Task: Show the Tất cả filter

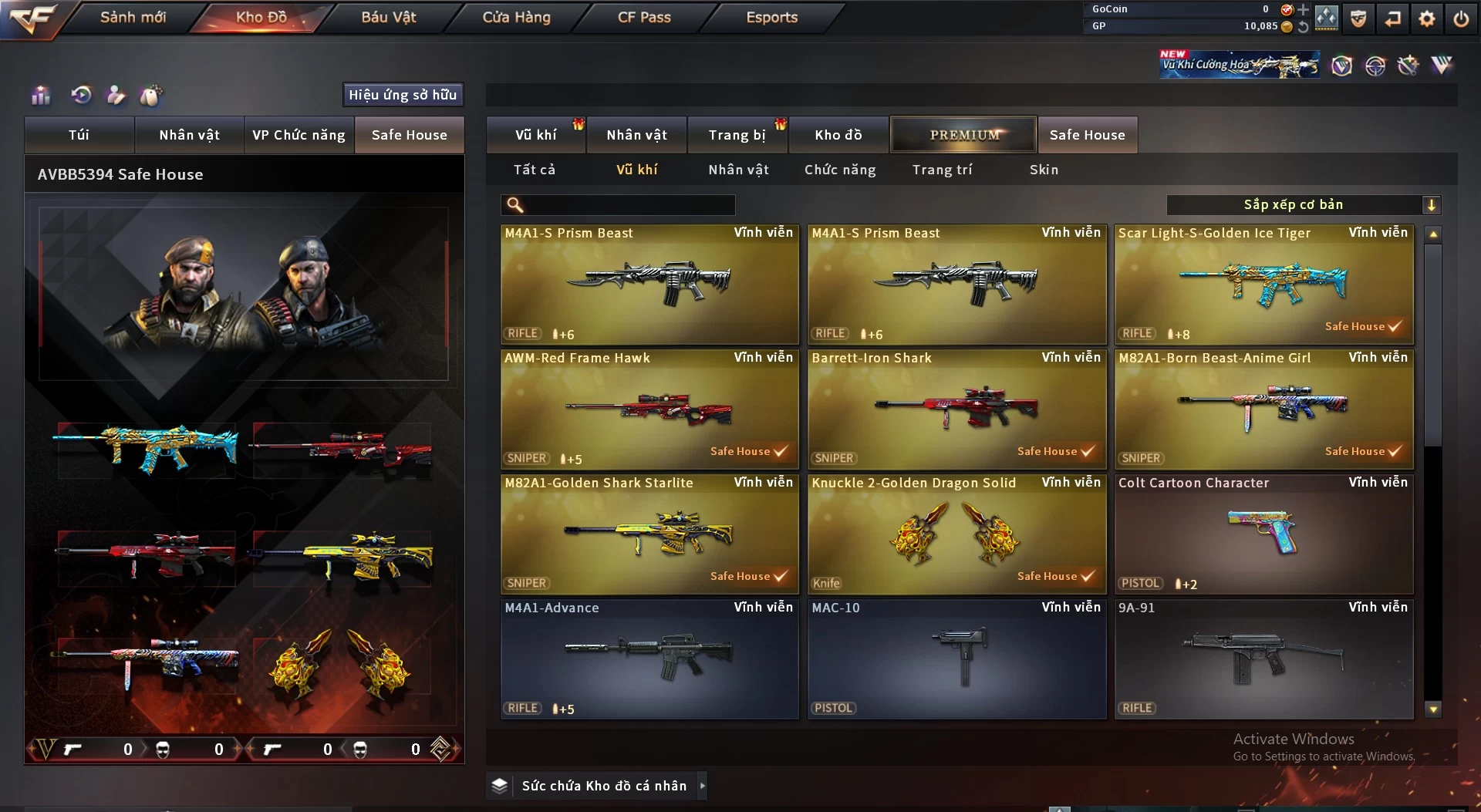Action: 535,170
